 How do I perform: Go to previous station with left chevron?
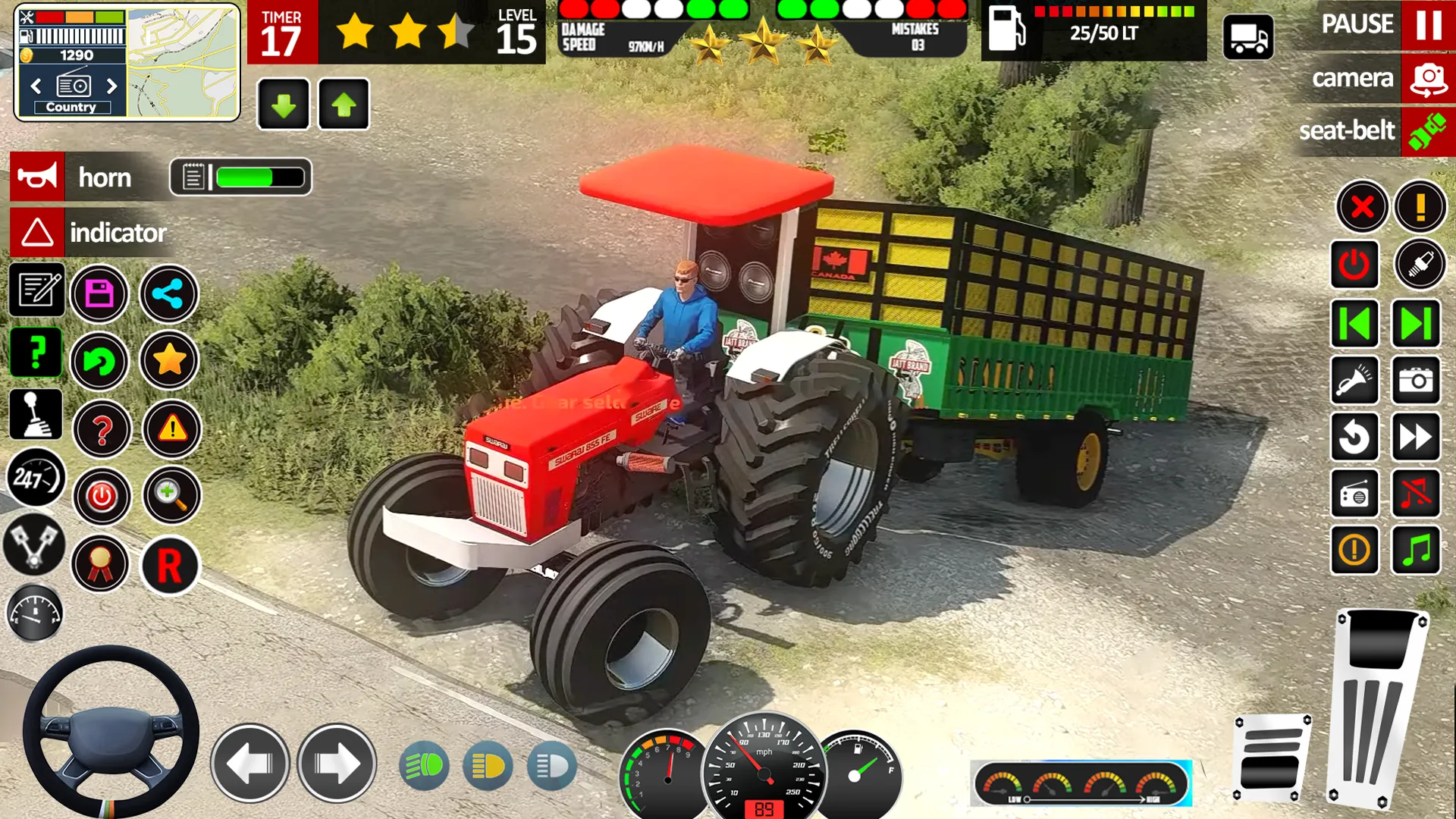point(1354,322)
